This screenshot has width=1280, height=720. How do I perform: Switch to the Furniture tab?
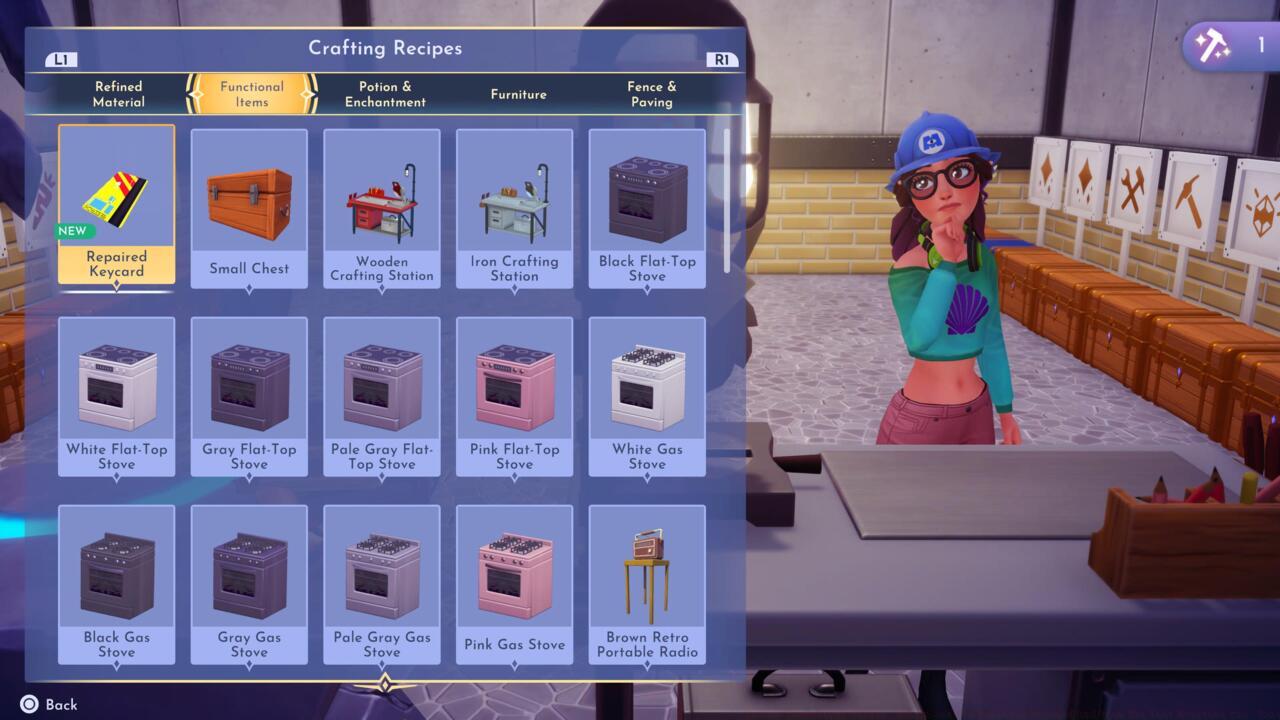pos(518,94)
